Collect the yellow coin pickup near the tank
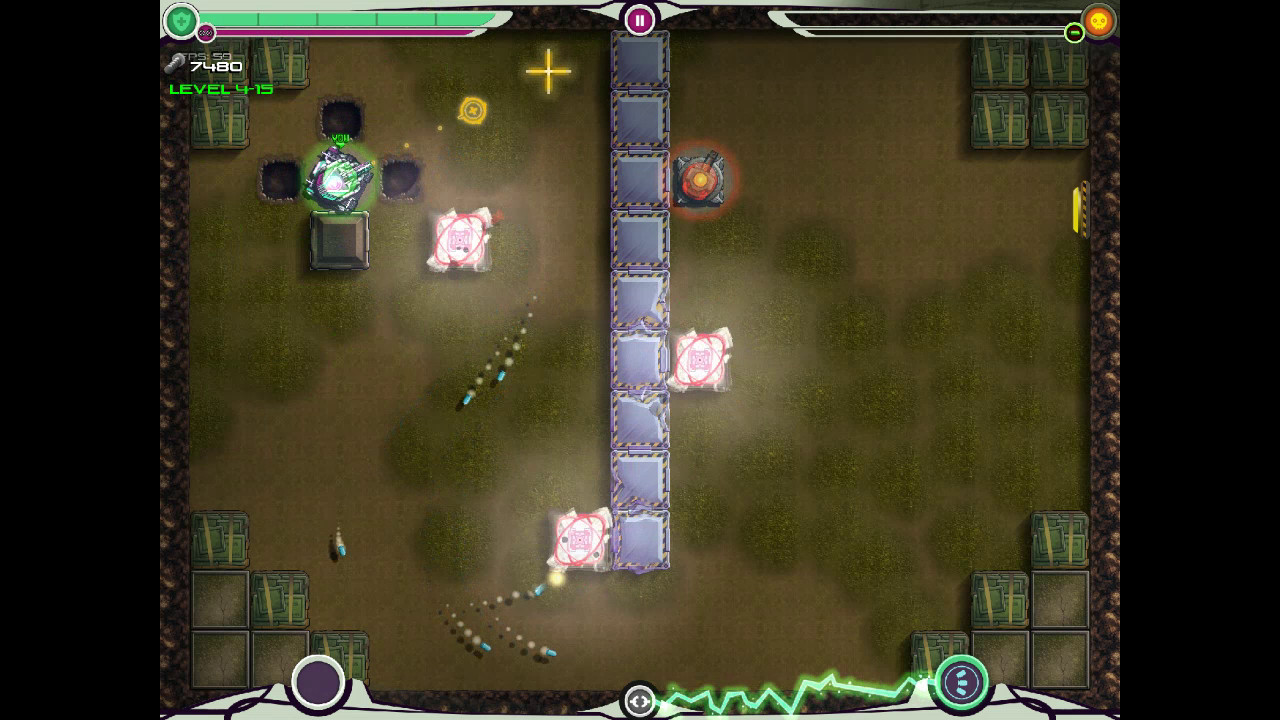Screen dimensions: 1280x720 click(x=471, y=110)
